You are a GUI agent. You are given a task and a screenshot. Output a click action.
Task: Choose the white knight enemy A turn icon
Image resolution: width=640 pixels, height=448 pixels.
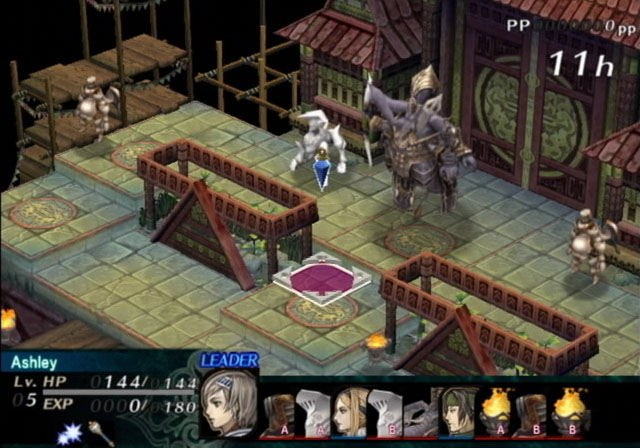tap(316, 412)
